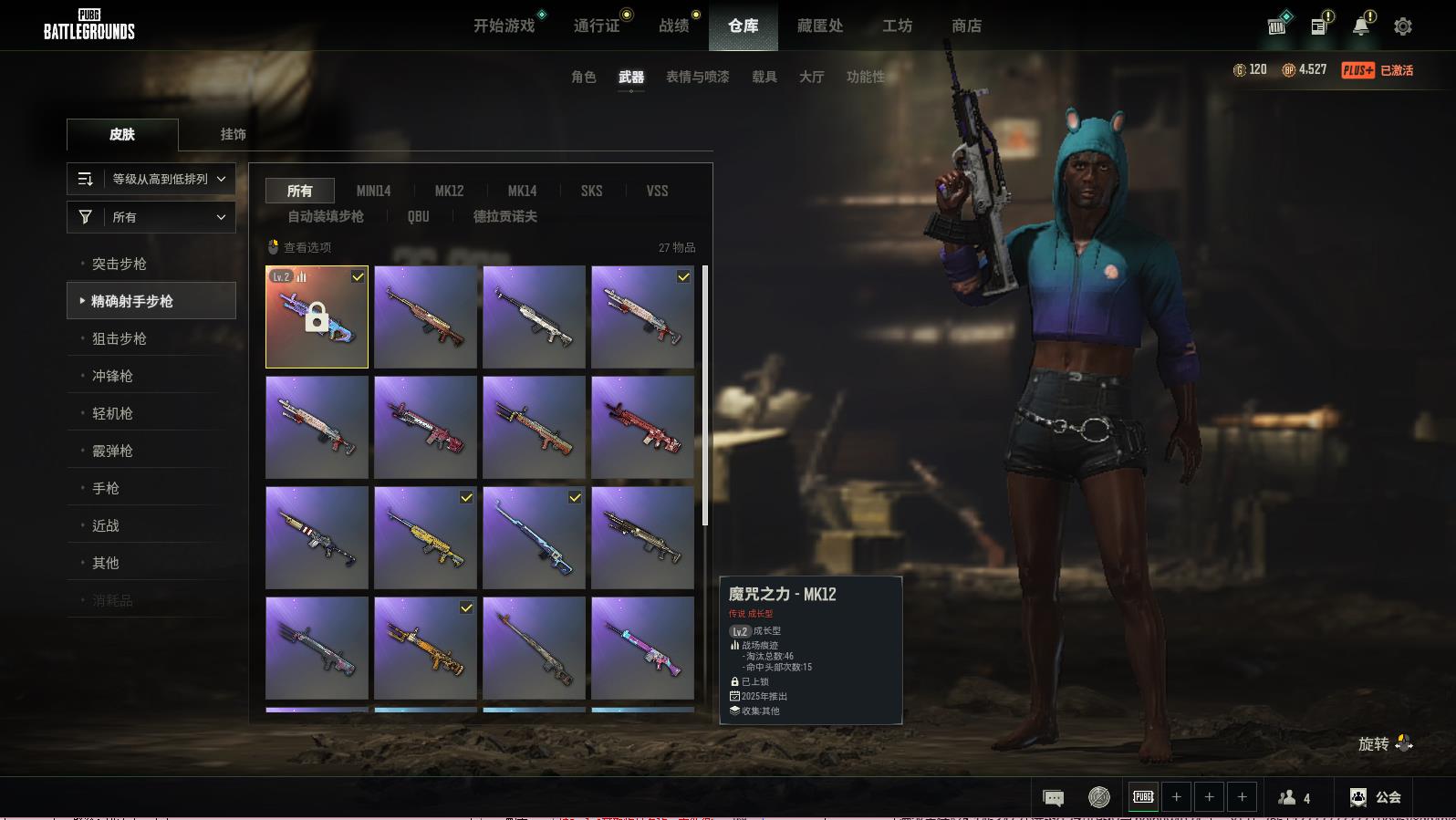Viewport: 1456px width, 820px height.
Task: Choose the 突击步枪 assault rifle category
Action: [120, 264]
